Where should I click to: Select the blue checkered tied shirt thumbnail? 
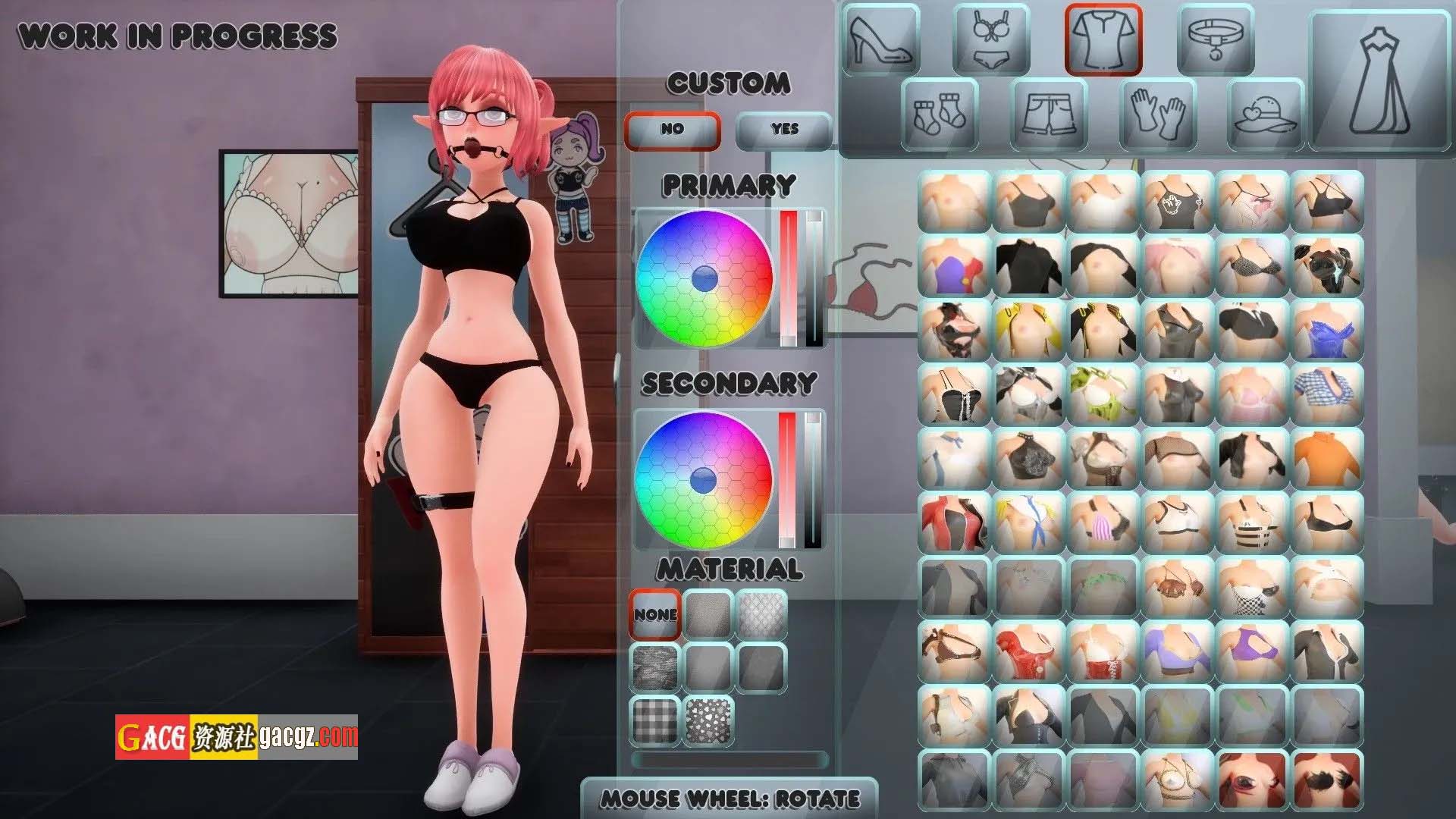(1327, 394)
